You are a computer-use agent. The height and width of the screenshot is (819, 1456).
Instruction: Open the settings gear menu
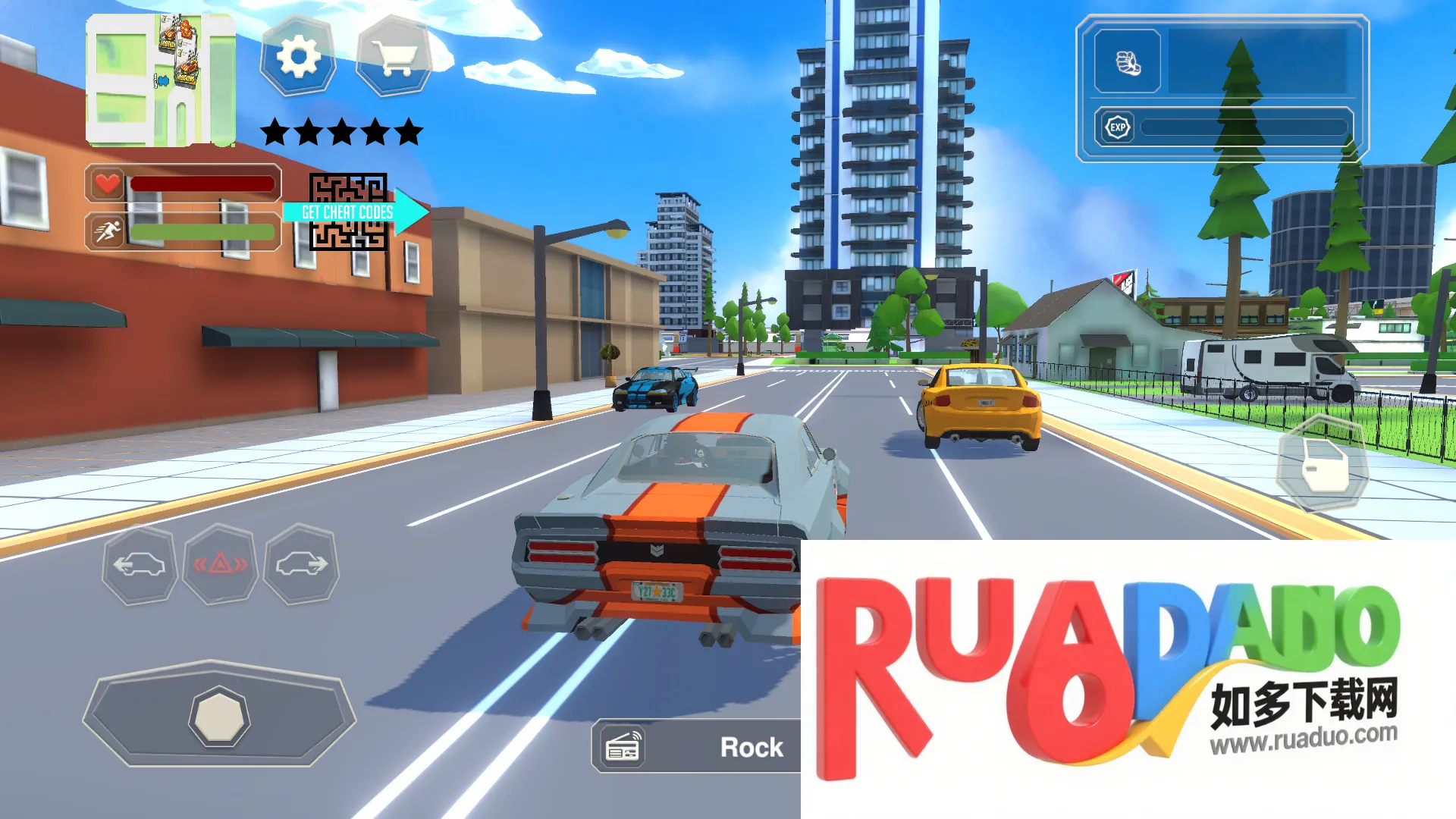[x=298, y=56]
